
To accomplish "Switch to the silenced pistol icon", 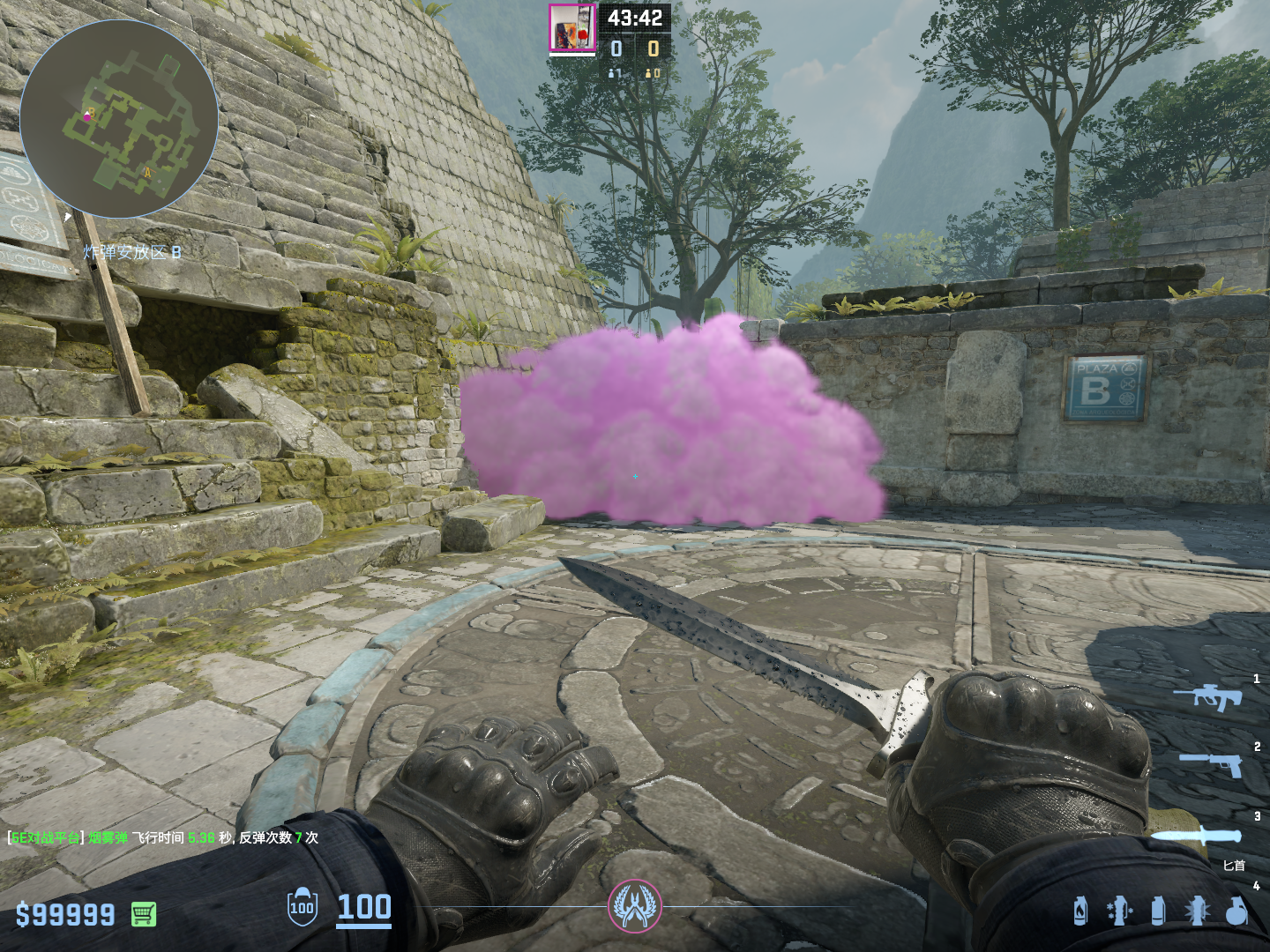I will click(1211, 763).
